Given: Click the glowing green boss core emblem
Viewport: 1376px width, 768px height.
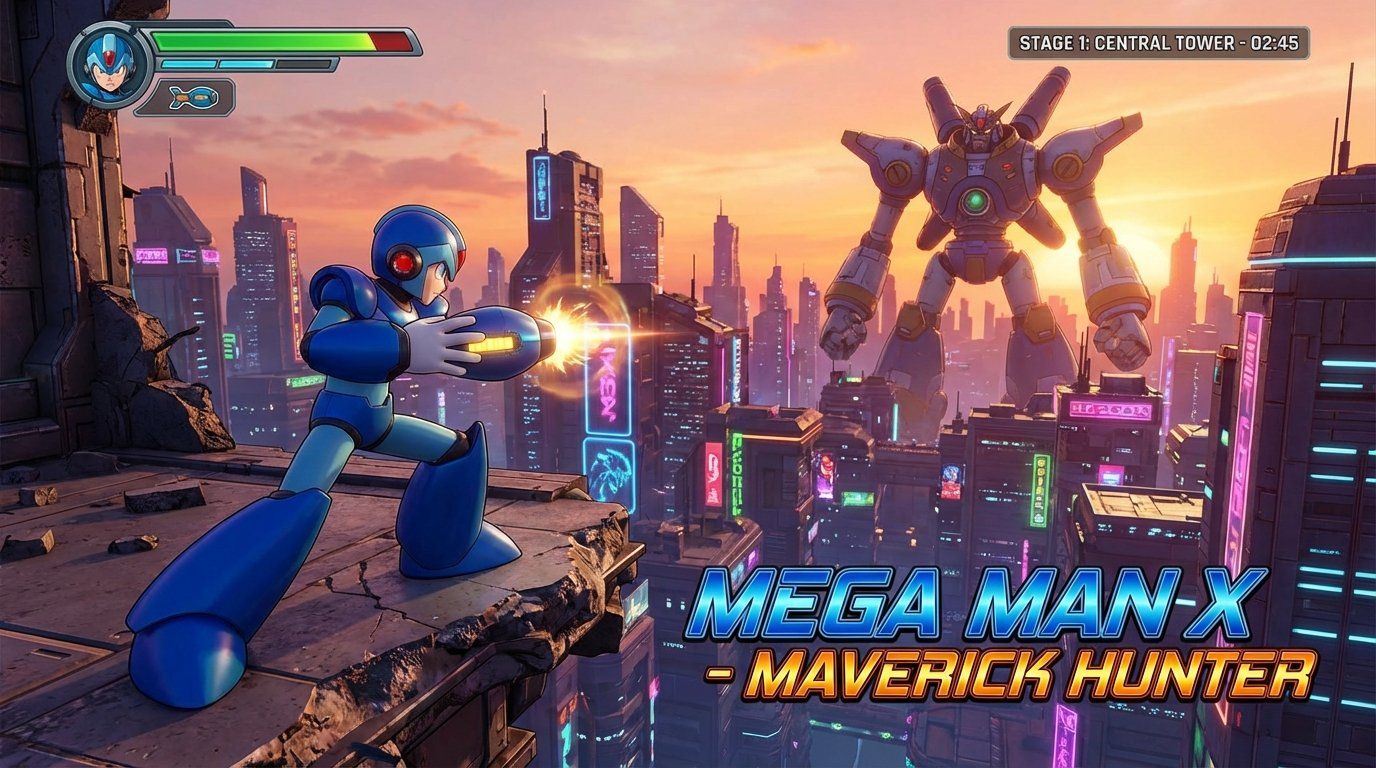Looking at the screenshot, I should 976,200.
